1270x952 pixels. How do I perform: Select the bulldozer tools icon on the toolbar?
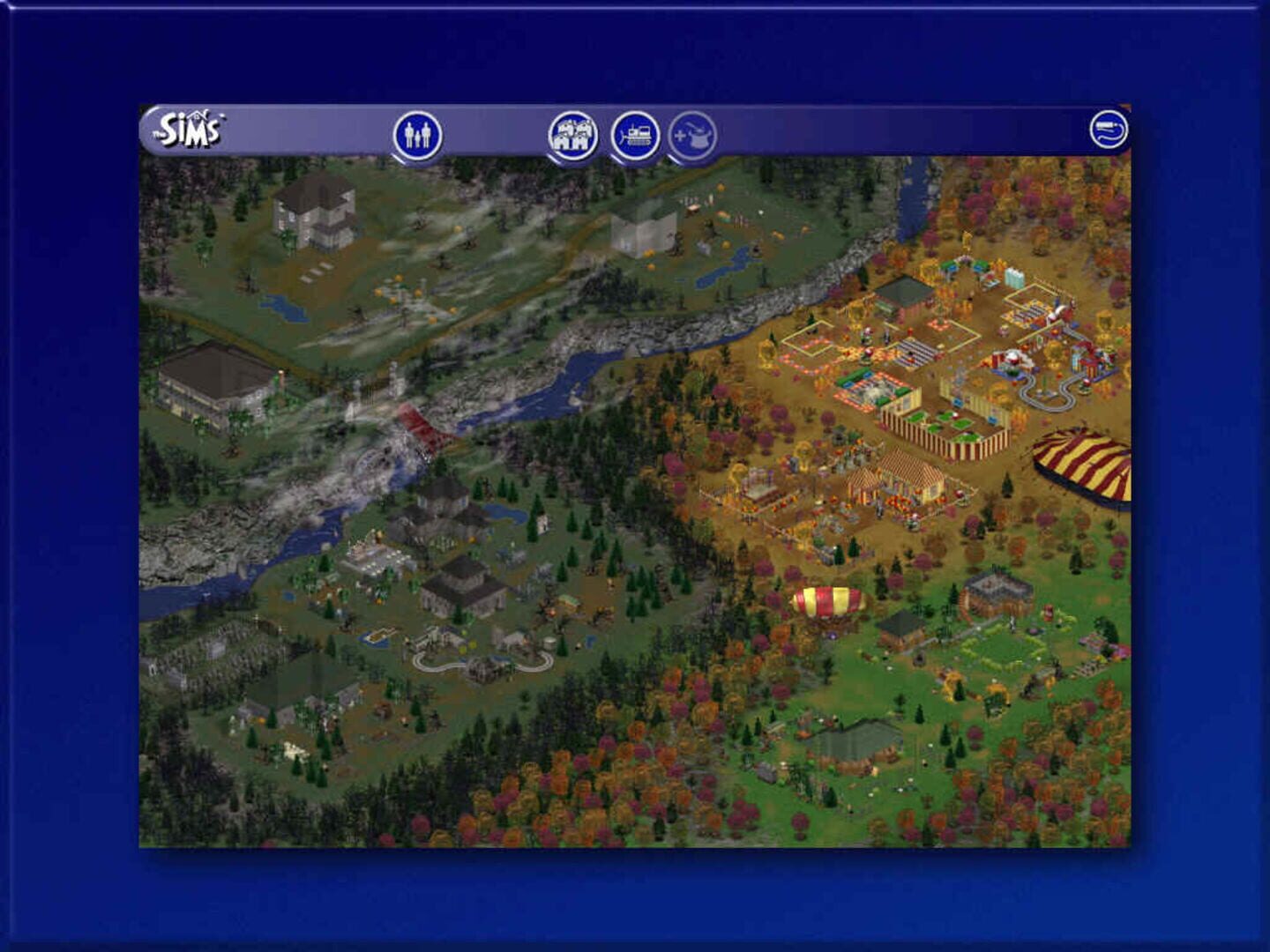[637, 134]
